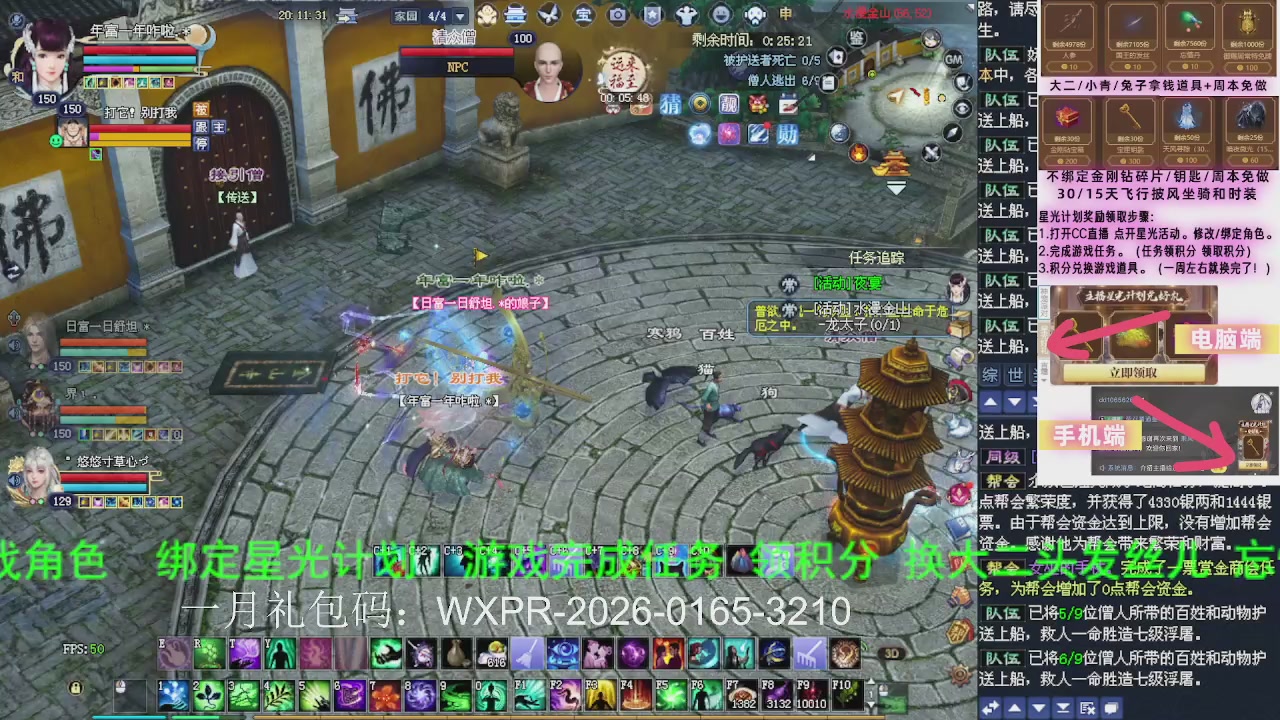Toggle the eye visibility icon beside the minimap
The width and height of the screenshot is (1280, 720).
tap(962, 107)
